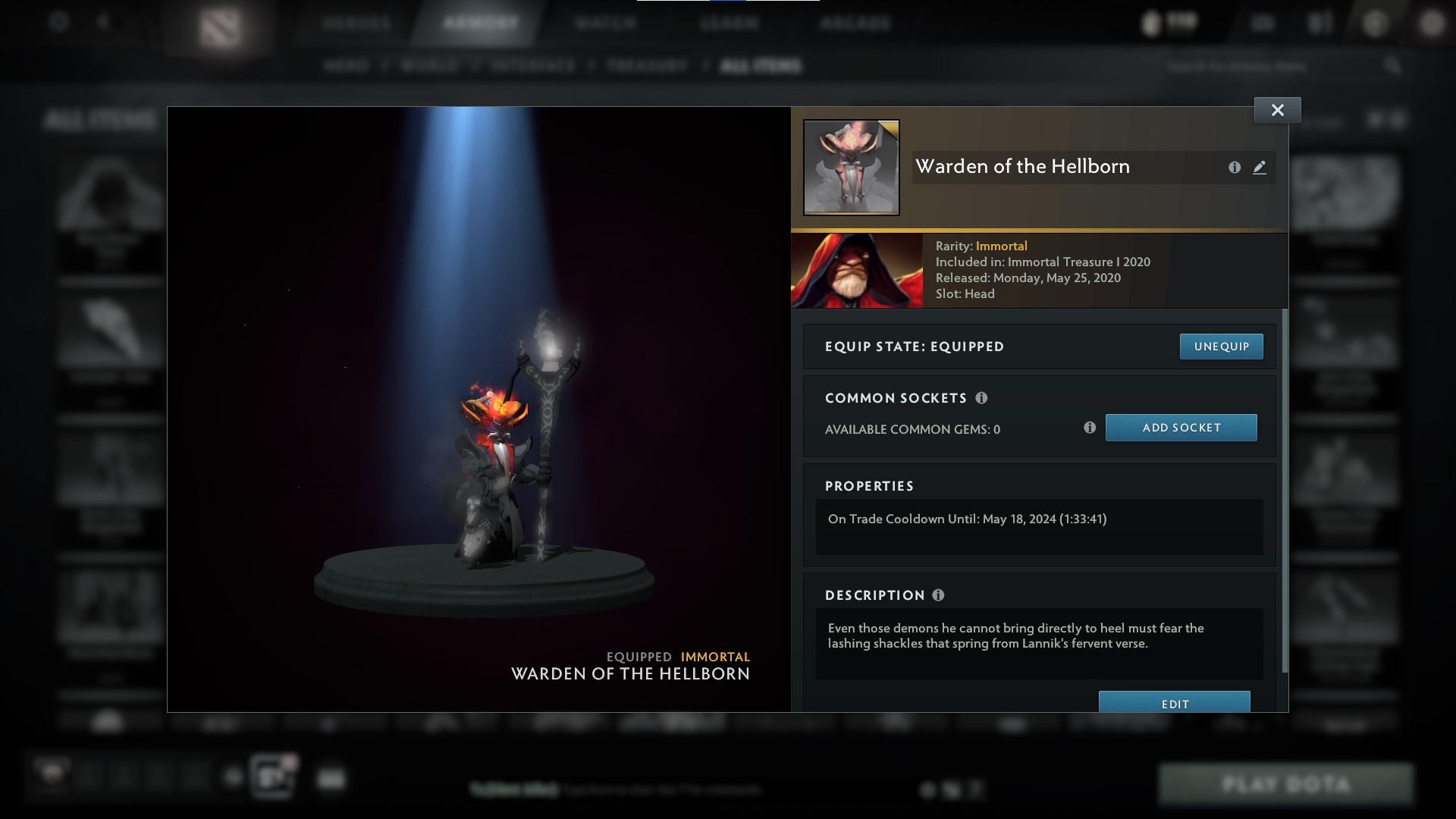1456x819 pixels.
Task: Click the info icon beside AVAILABLE COMMON GEMS
Action: click(x=1090, y=428)
